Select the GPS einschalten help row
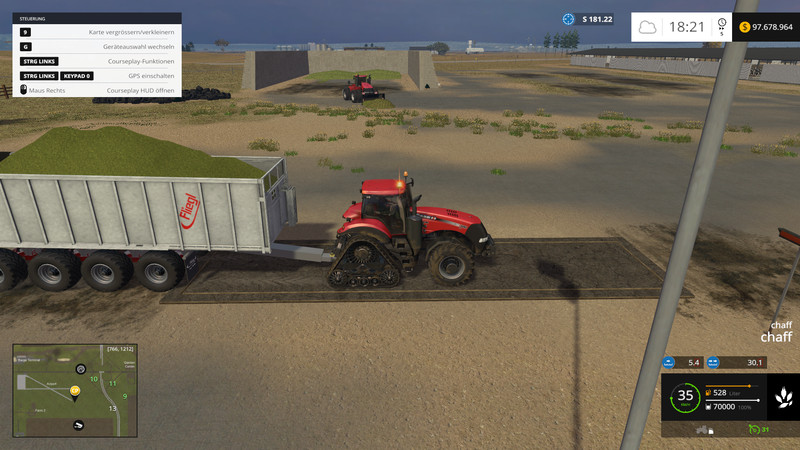 point(97,75)
